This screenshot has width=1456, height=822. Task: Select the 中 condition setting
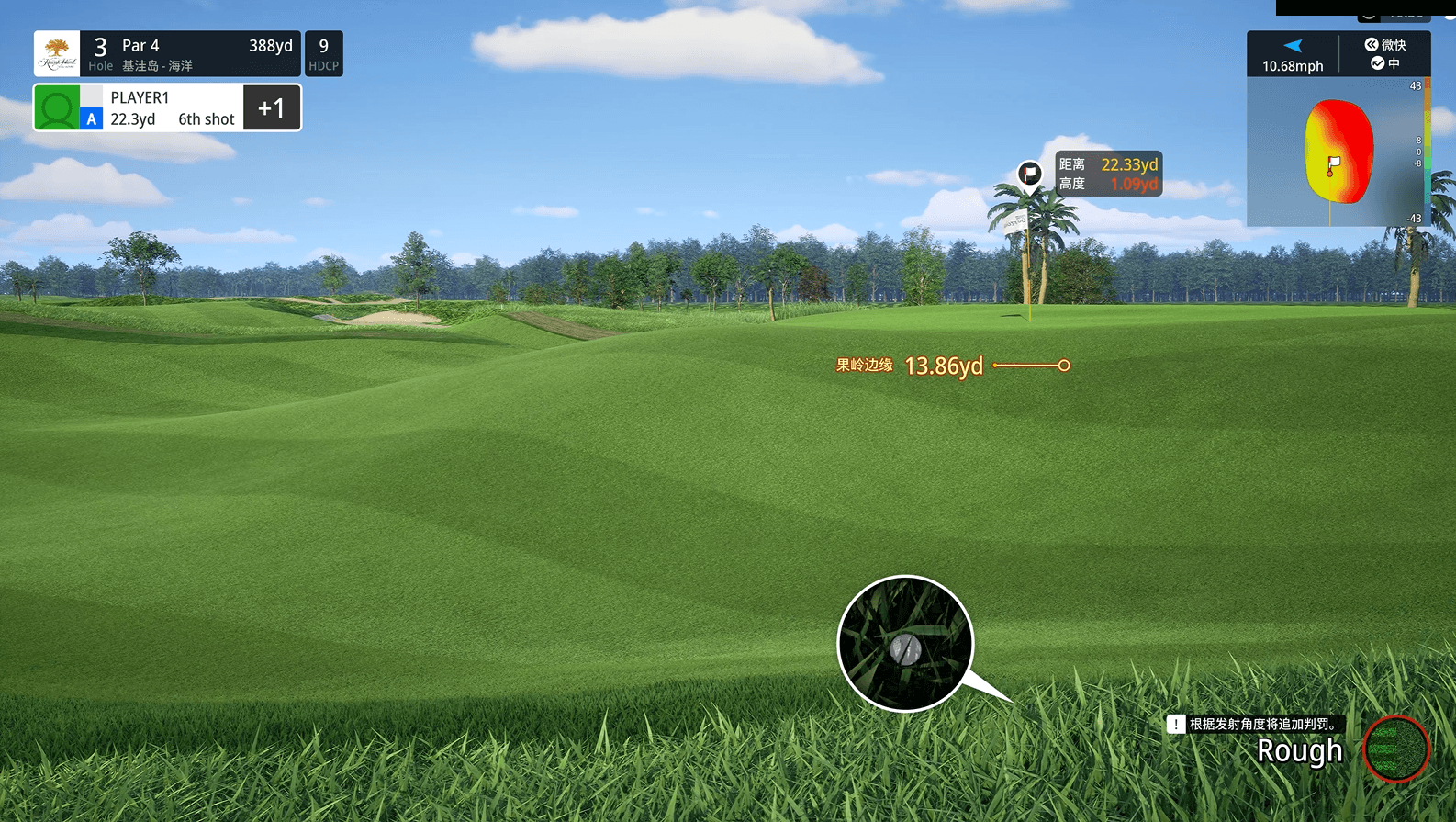[1384, 63]
